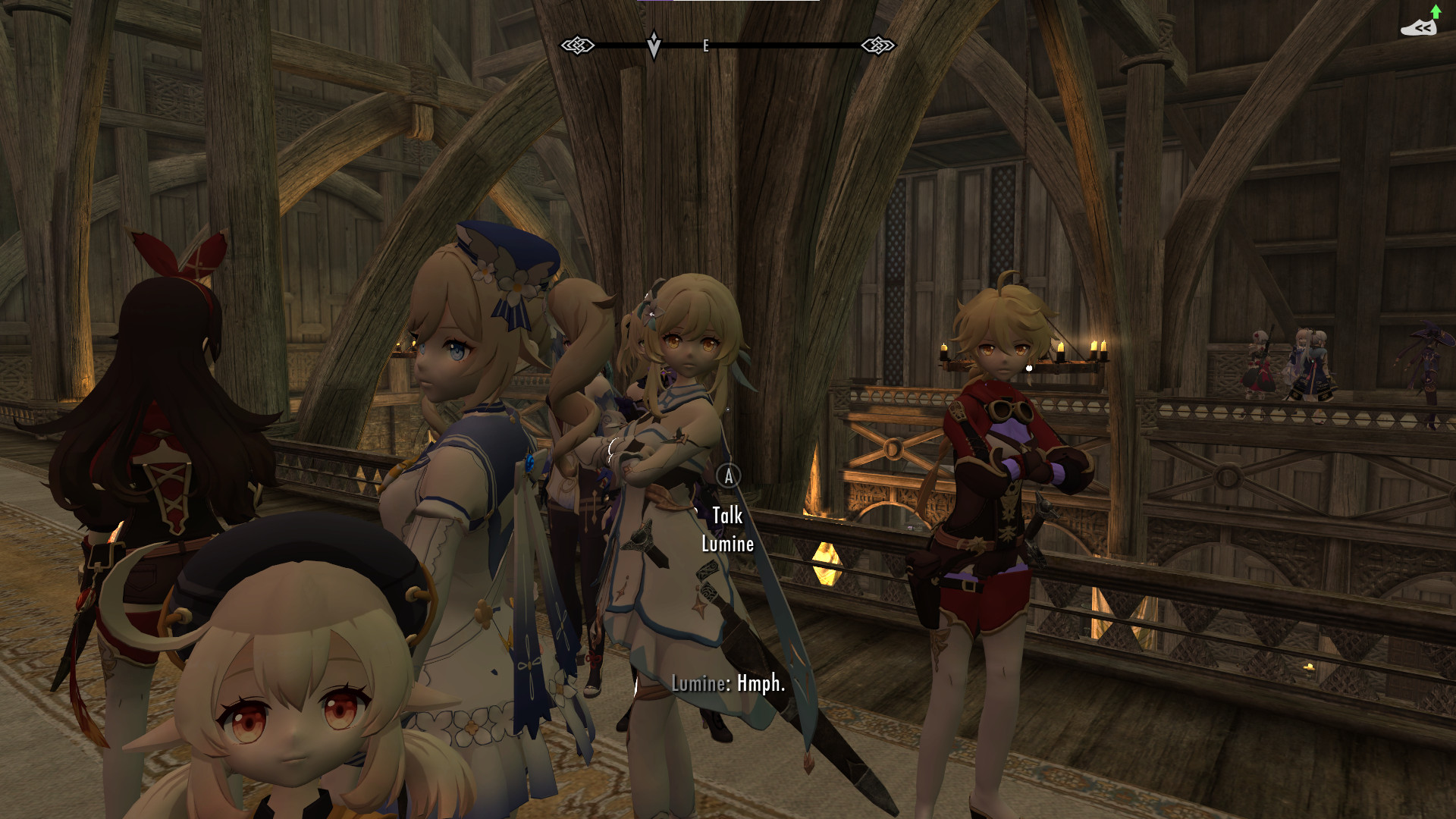The width and height of the screenshot is (1456, 819).
Task: Click the right knotwork marker on the compass
Action: coord(878,45)
